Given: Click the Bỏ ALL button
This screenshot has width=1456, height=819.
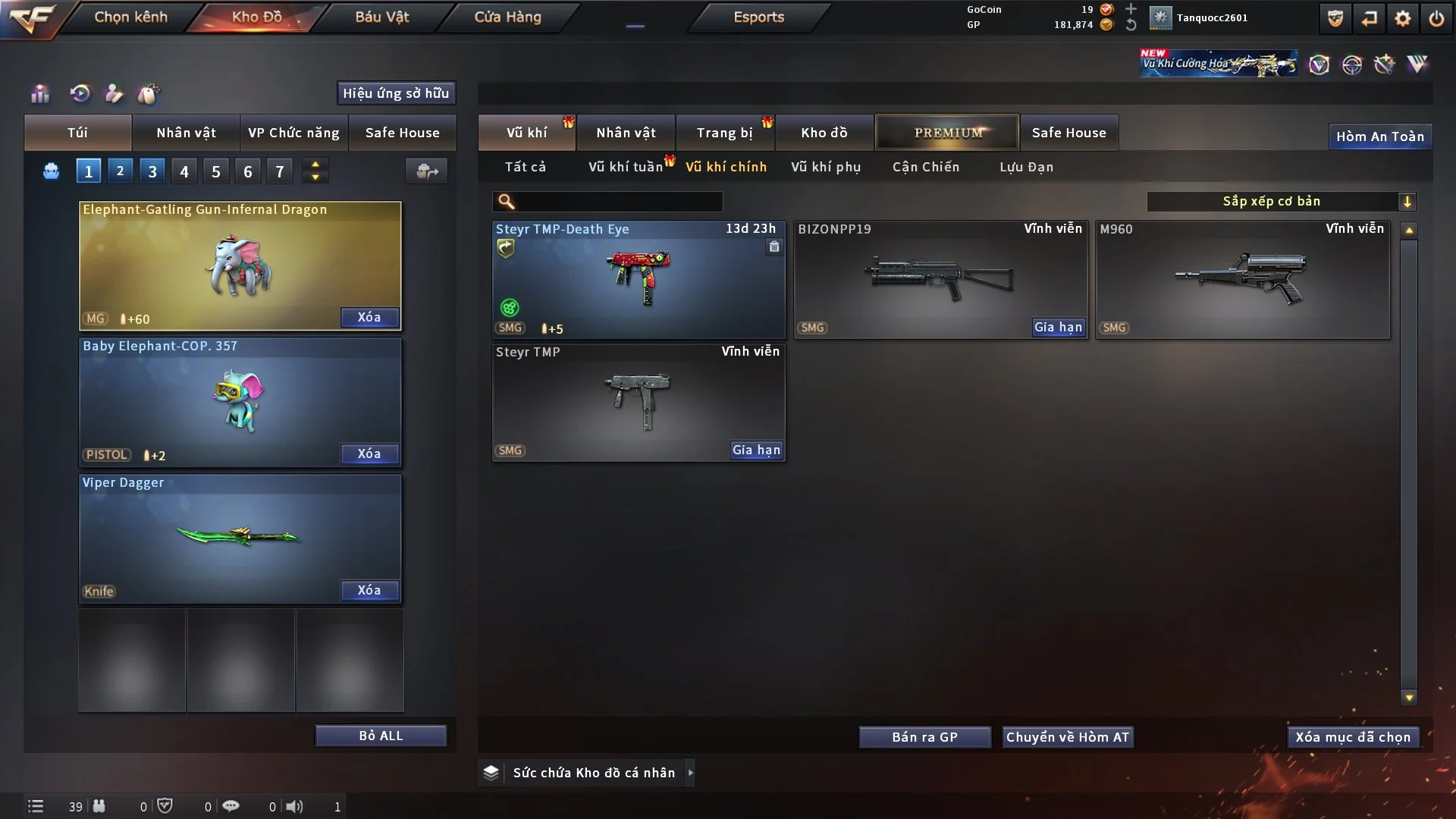Looking at the screenshot, I should point(381,736).
